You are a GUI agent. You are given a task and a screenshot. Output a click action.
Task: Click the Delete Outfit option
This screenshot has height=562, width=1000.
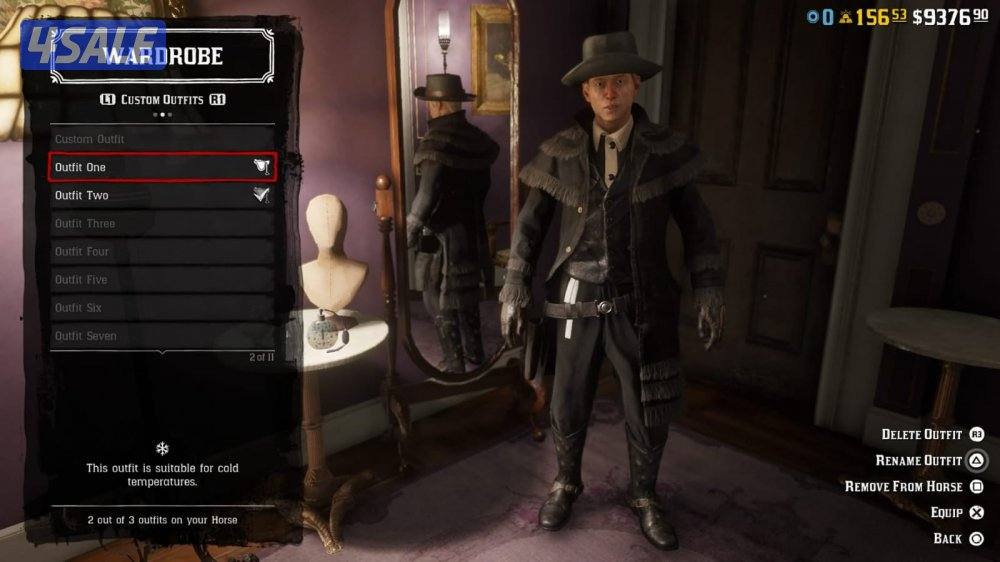point(932,434)
